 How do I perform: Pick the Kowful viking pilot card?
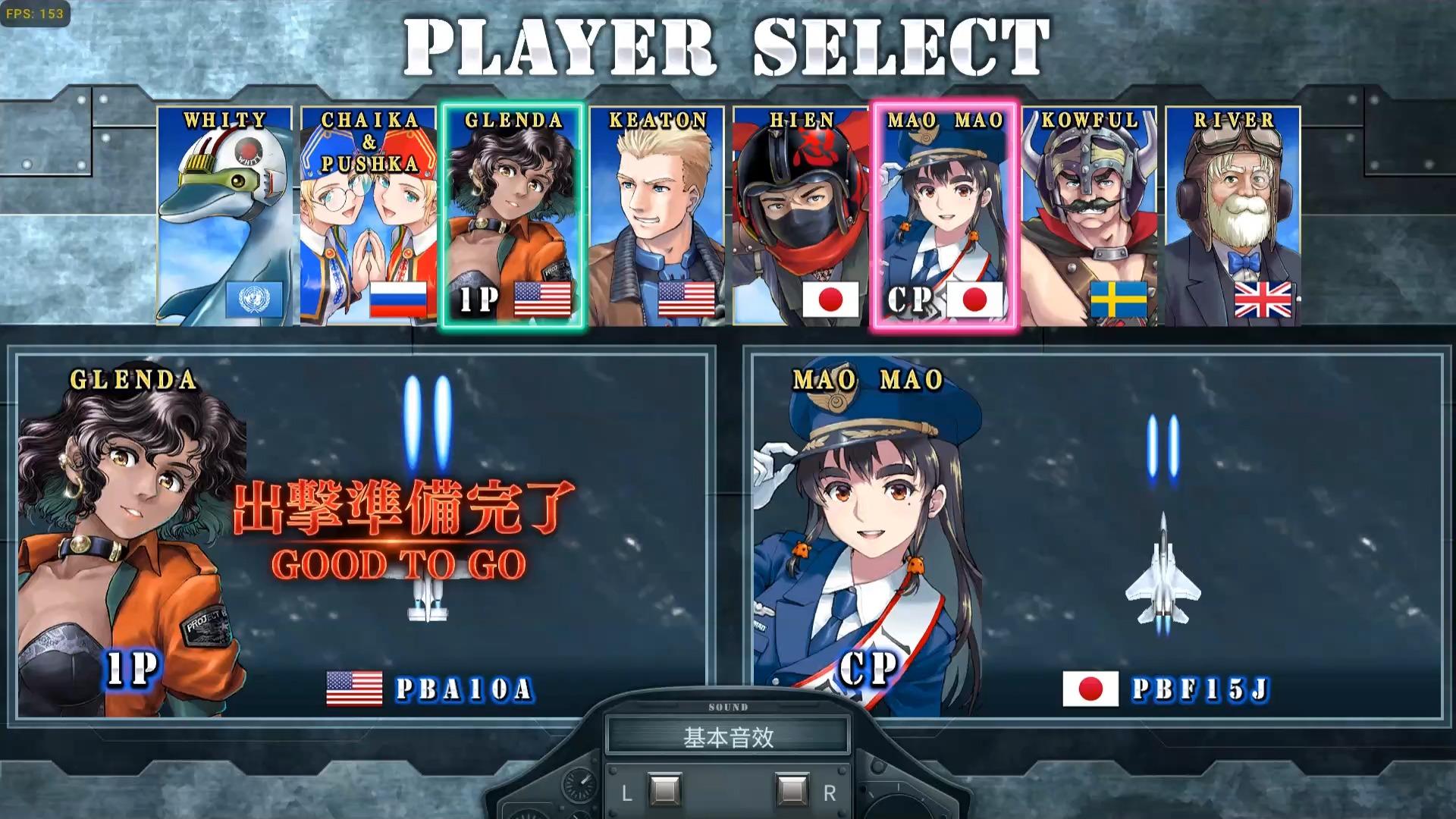pyautogui.click(x=1089, y=216)
